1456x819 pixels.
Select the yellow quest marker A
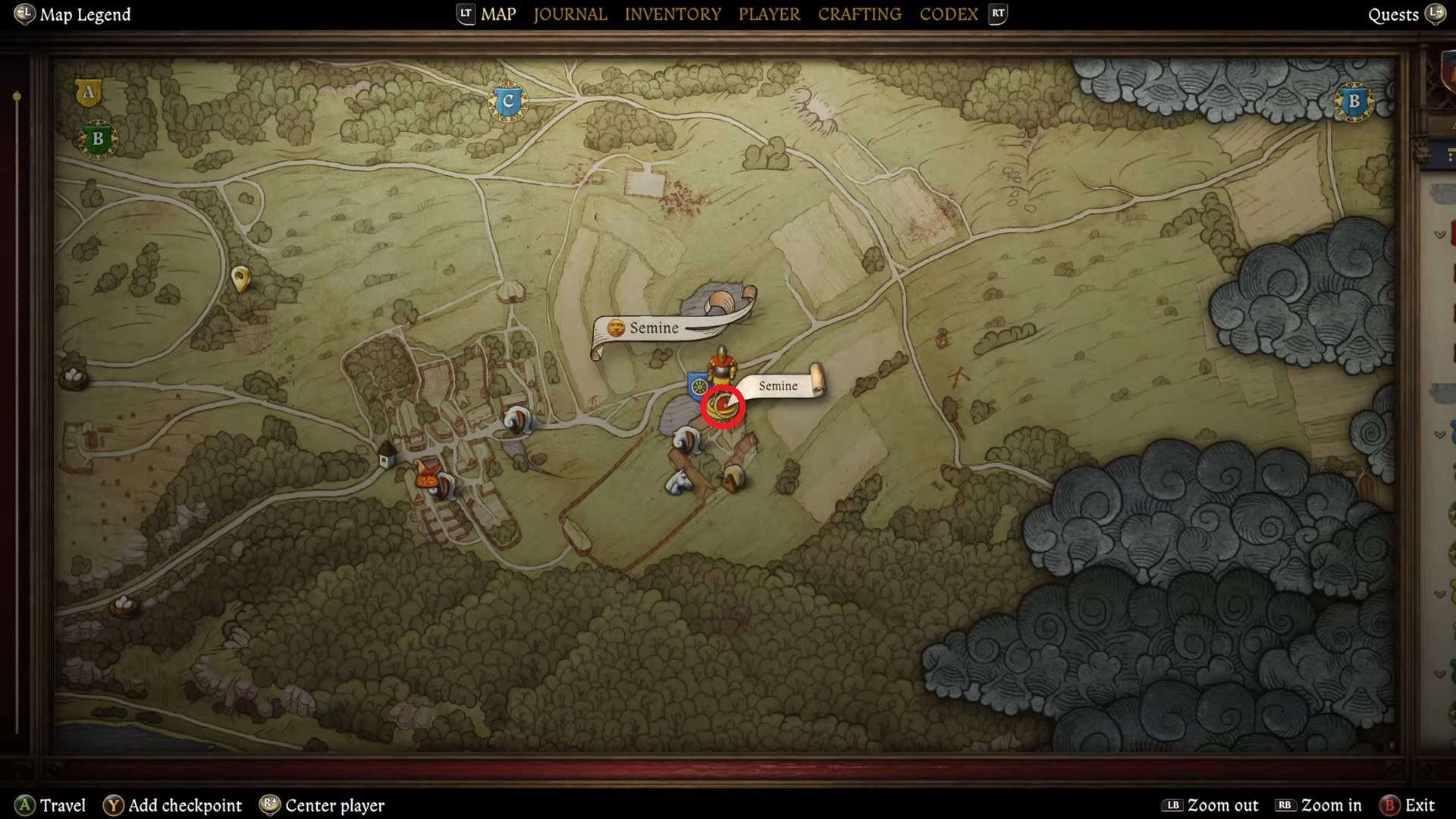pyautogui.click(x=89, y=93)
